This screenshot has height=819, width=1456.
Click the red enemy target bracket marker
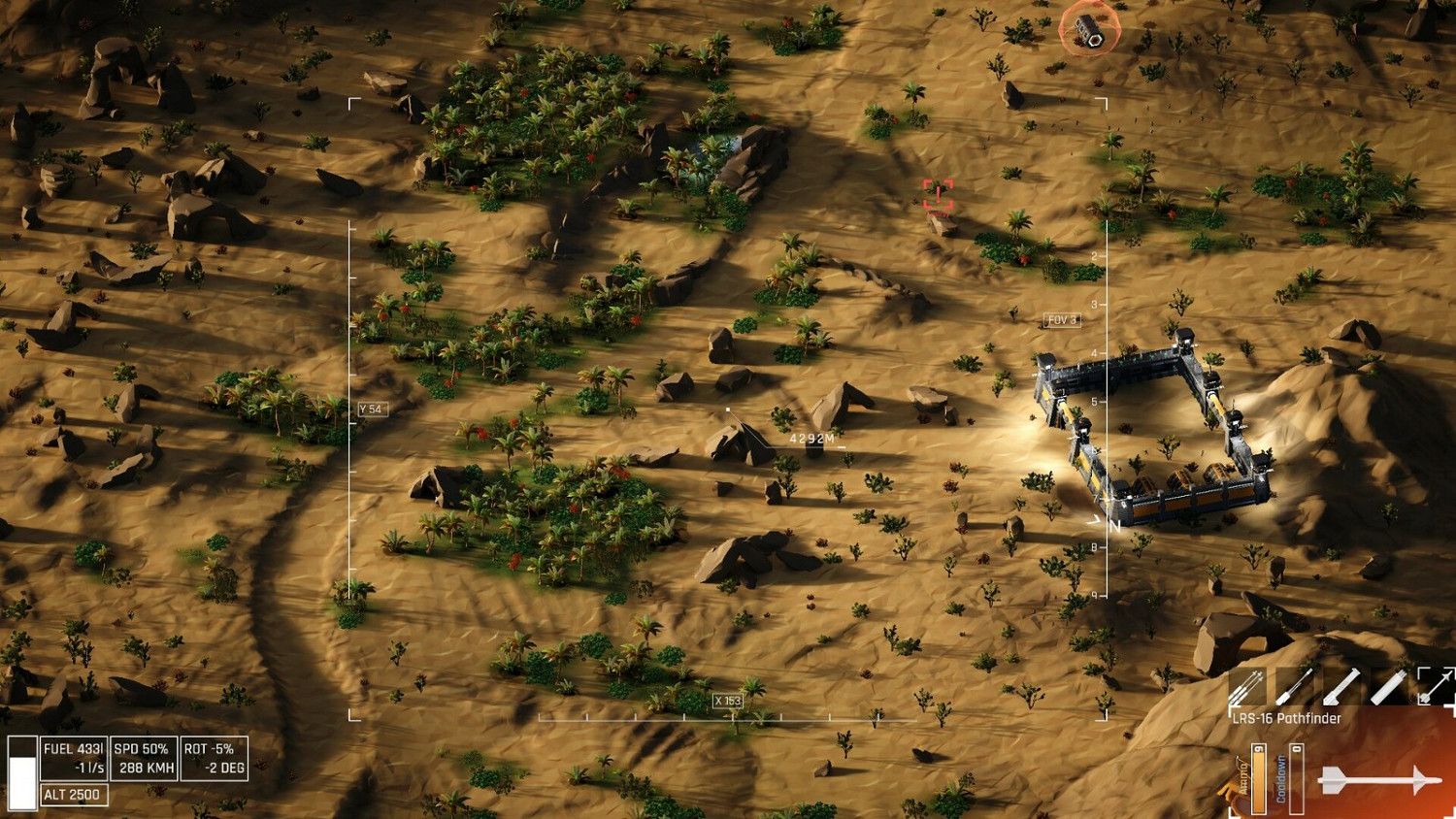(x=938, y=194)
